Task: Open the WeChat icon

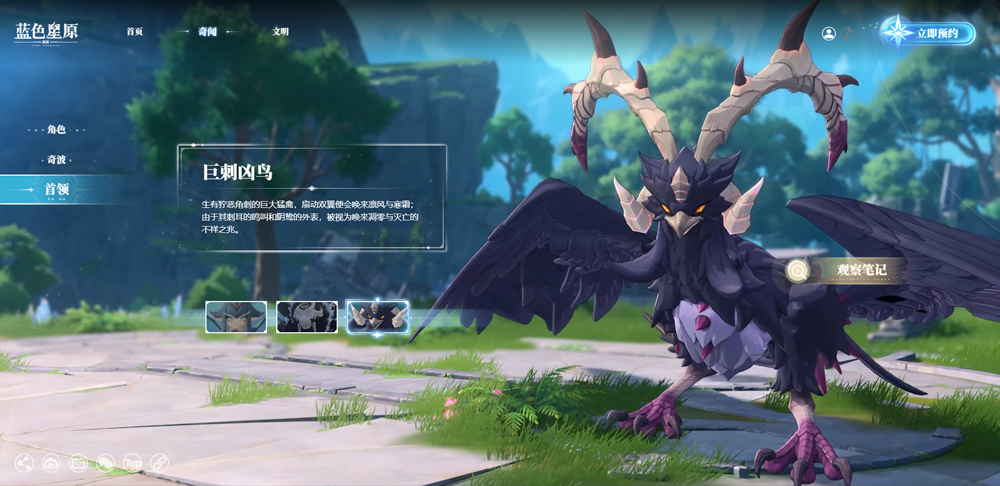Action: click(105, 463)
